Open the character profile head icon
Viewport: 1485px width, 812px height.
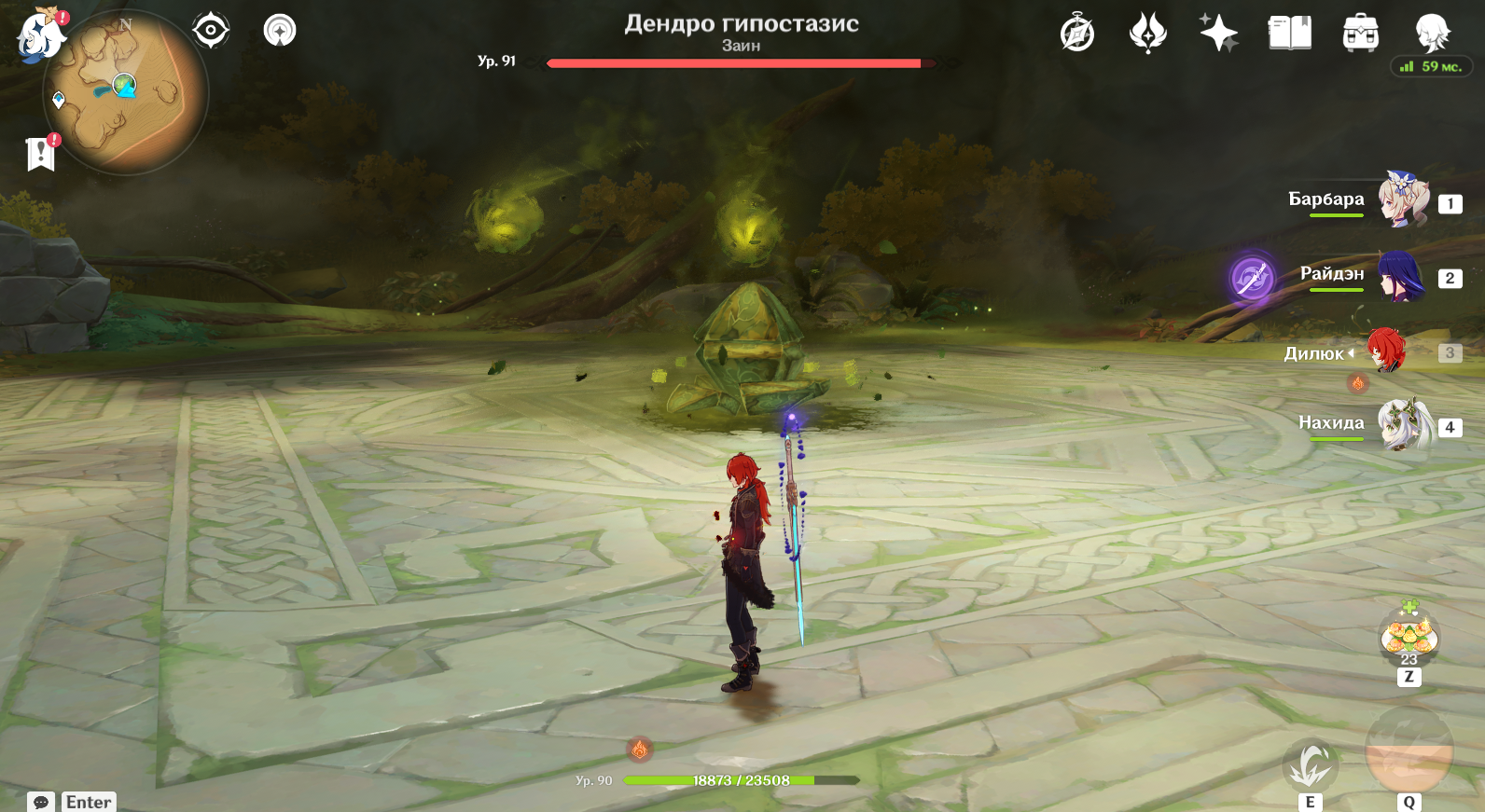pyautogui.click(x=1432, y=33)
